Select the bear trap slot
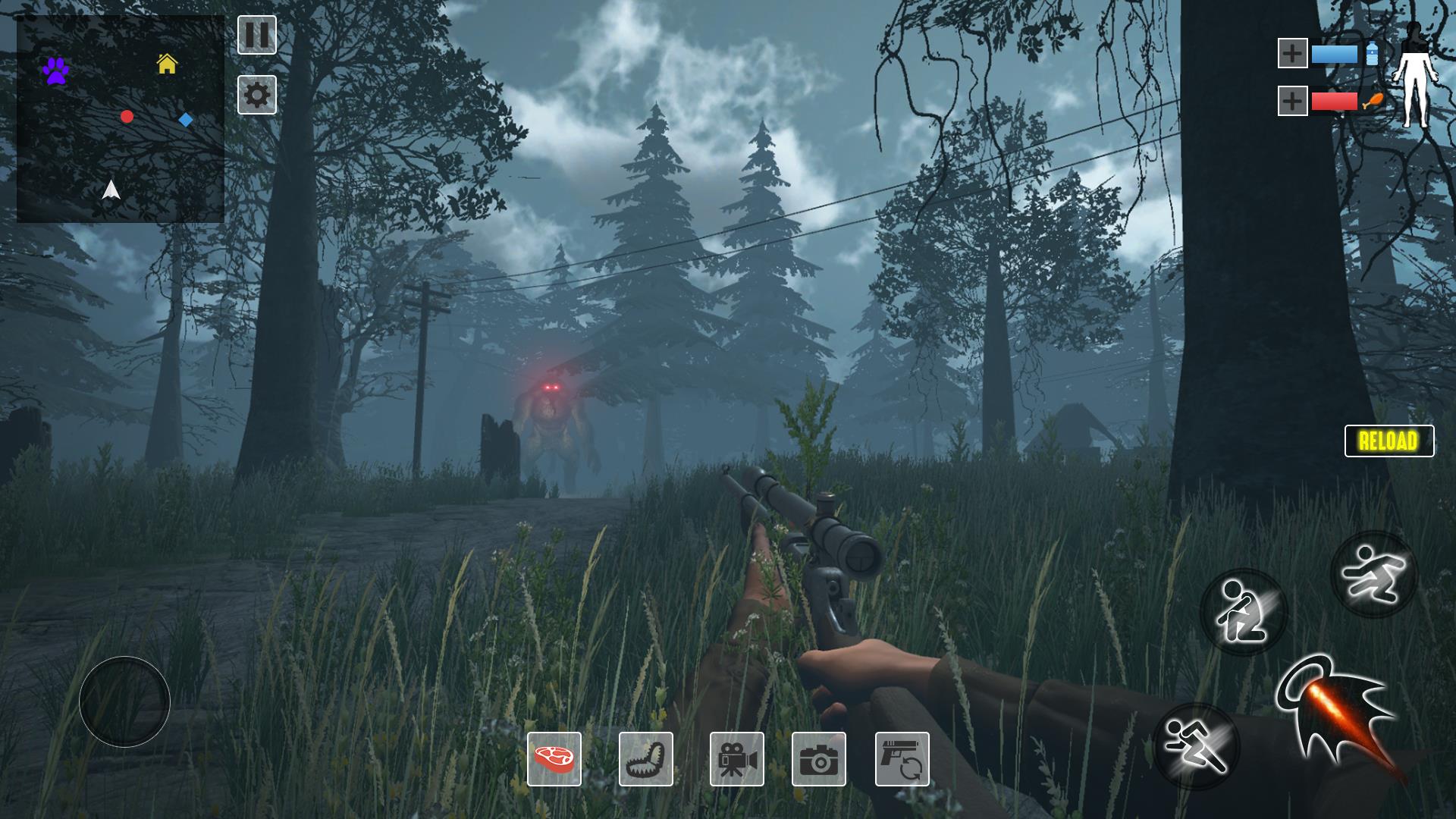This screenshot has width=1456, height=819. [x=646, y=758]
